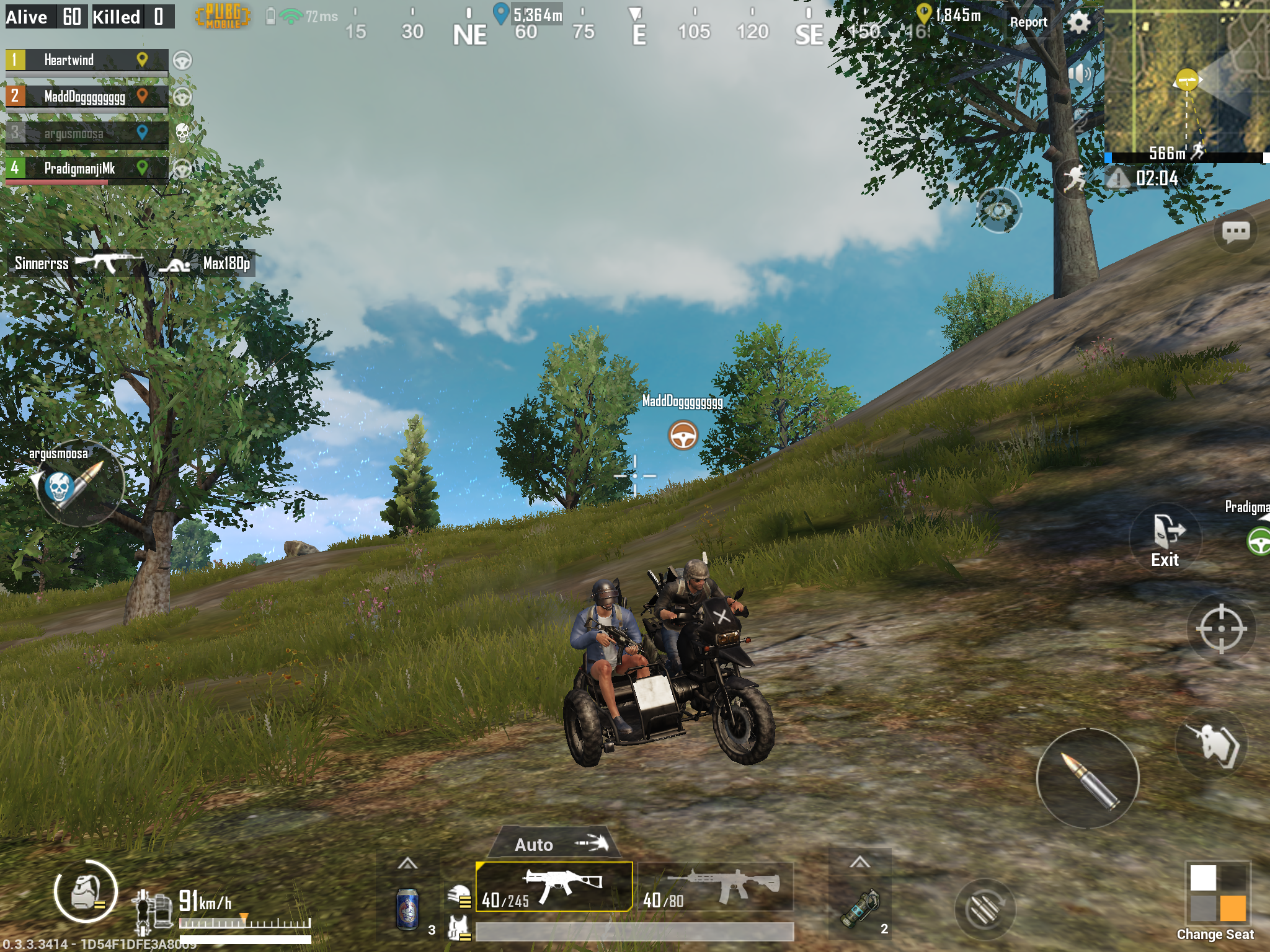Open the Report menu
Viewport: 1270px width, 952px height.
click(1029, 22)
